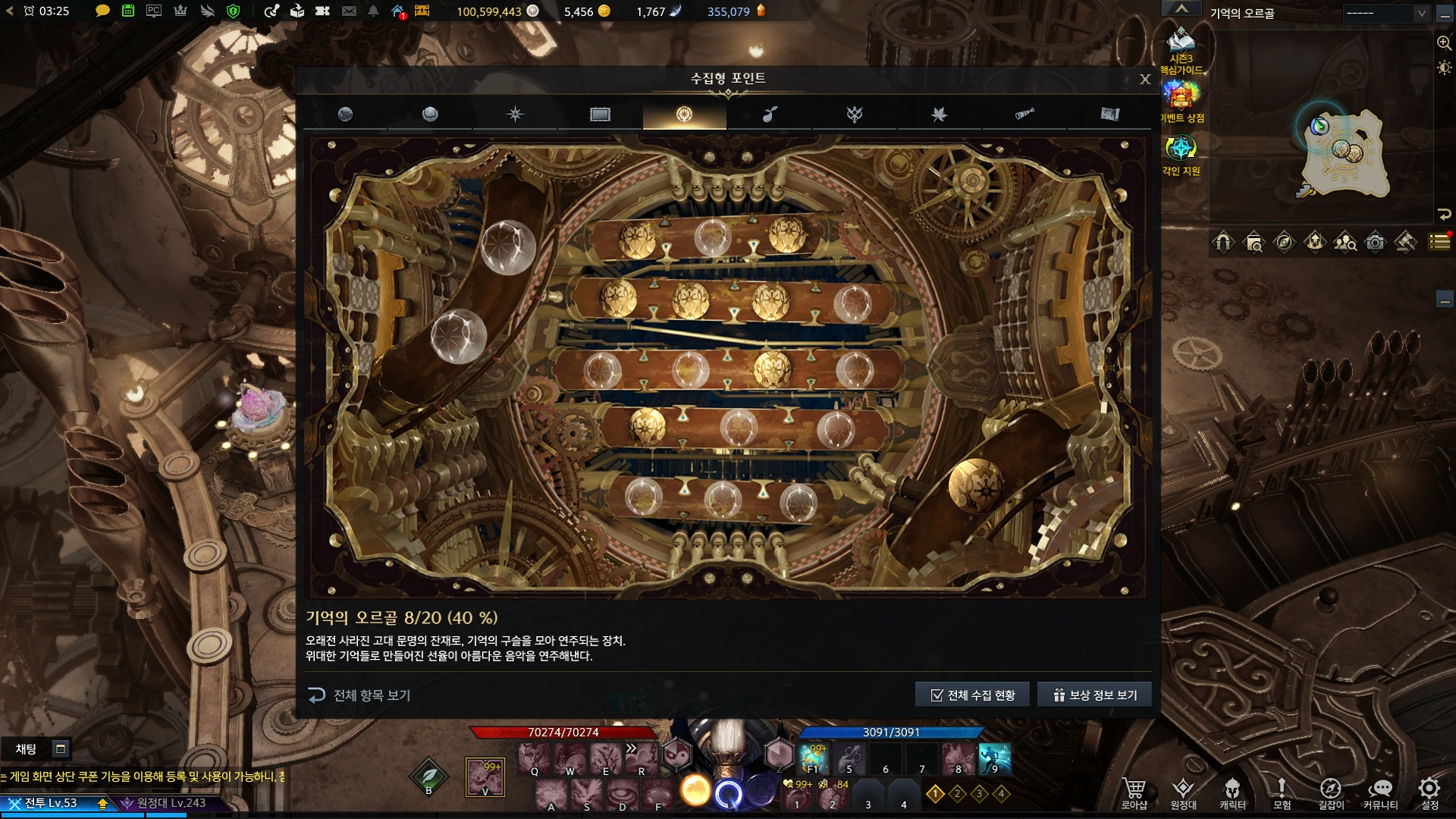Select the leaf collectible tab
Screen dimensions: 1456x819
coord(939,115)
